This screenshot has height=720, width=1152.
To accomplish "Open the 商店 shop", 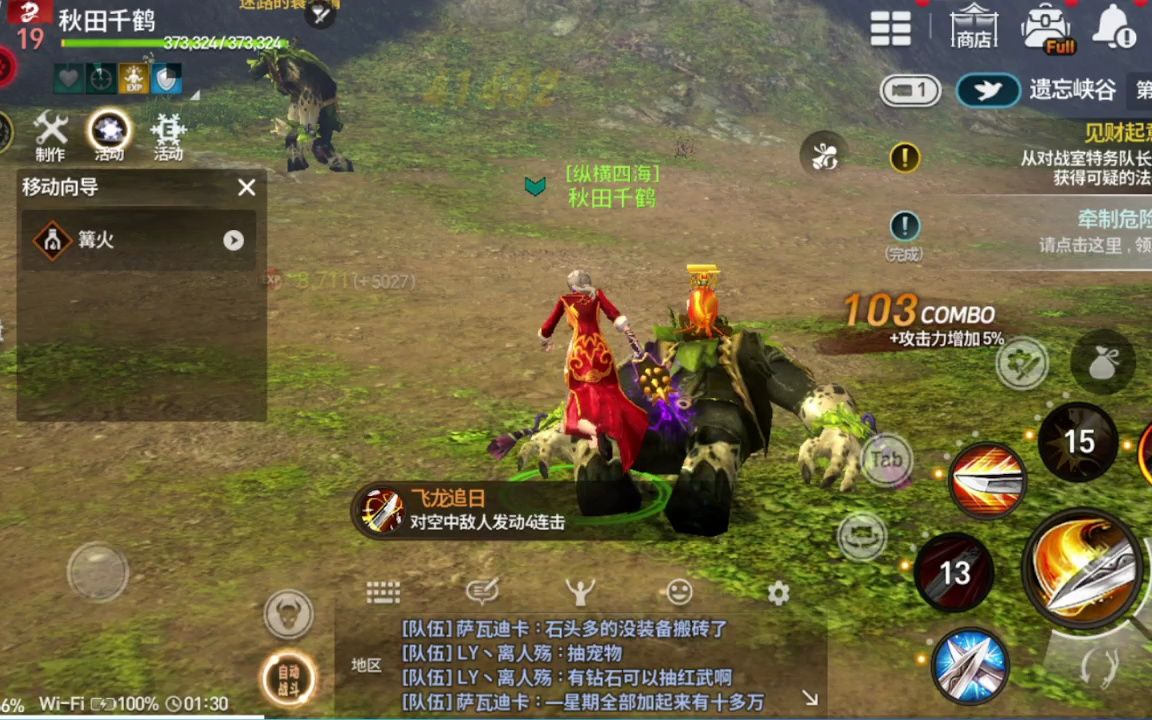I will click(x=973, y=27).
